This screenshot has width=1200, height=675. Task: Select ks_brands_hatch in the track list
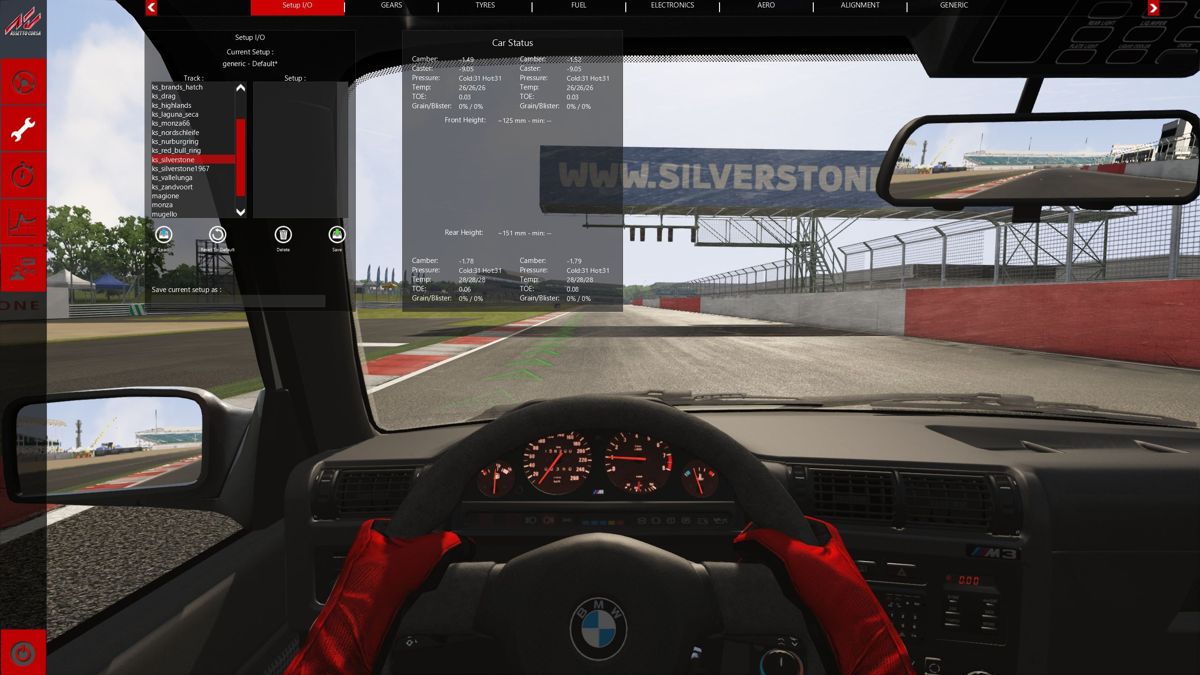[177, 87]
